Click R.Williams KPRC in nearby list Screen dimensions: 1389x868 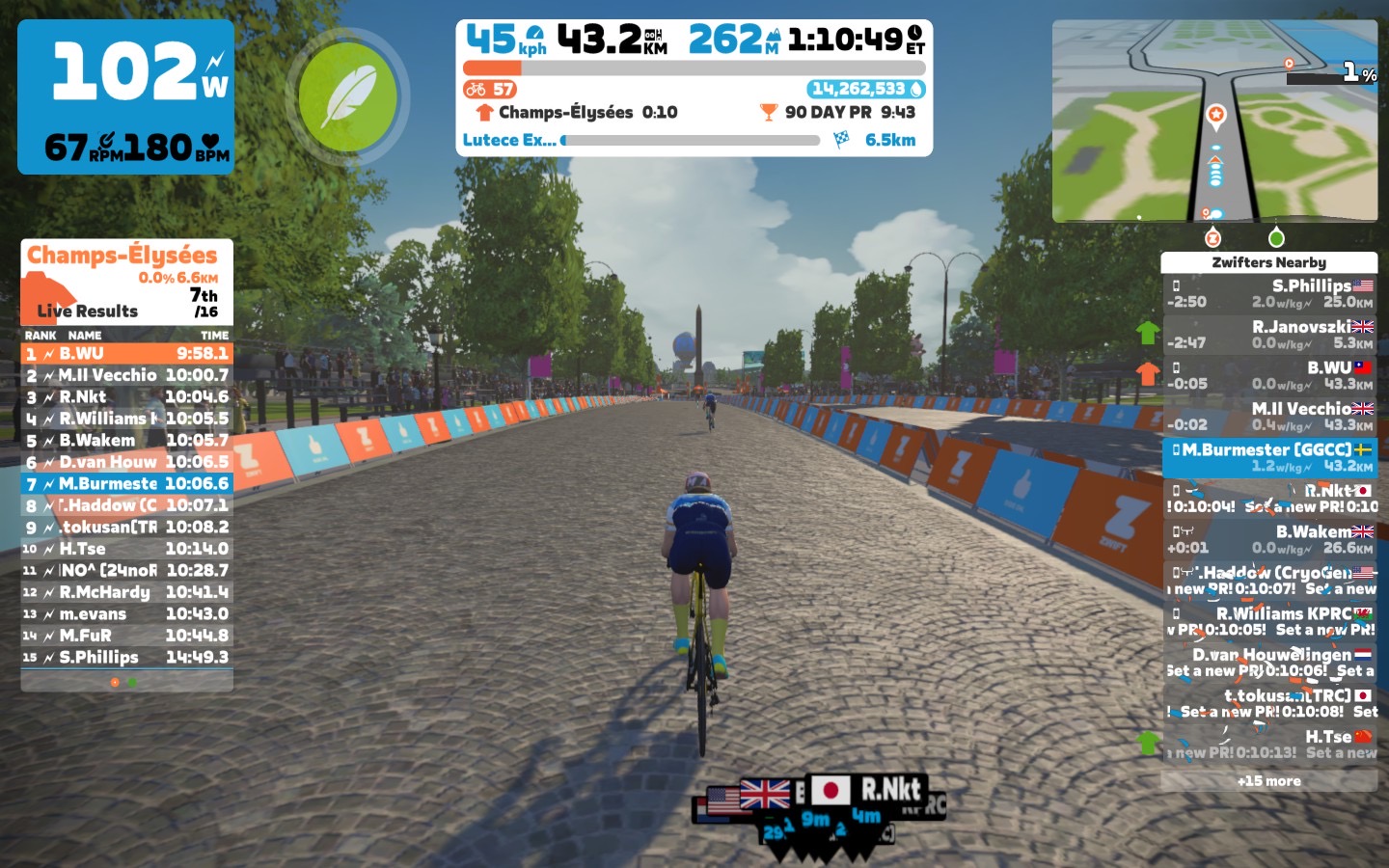1268,621
